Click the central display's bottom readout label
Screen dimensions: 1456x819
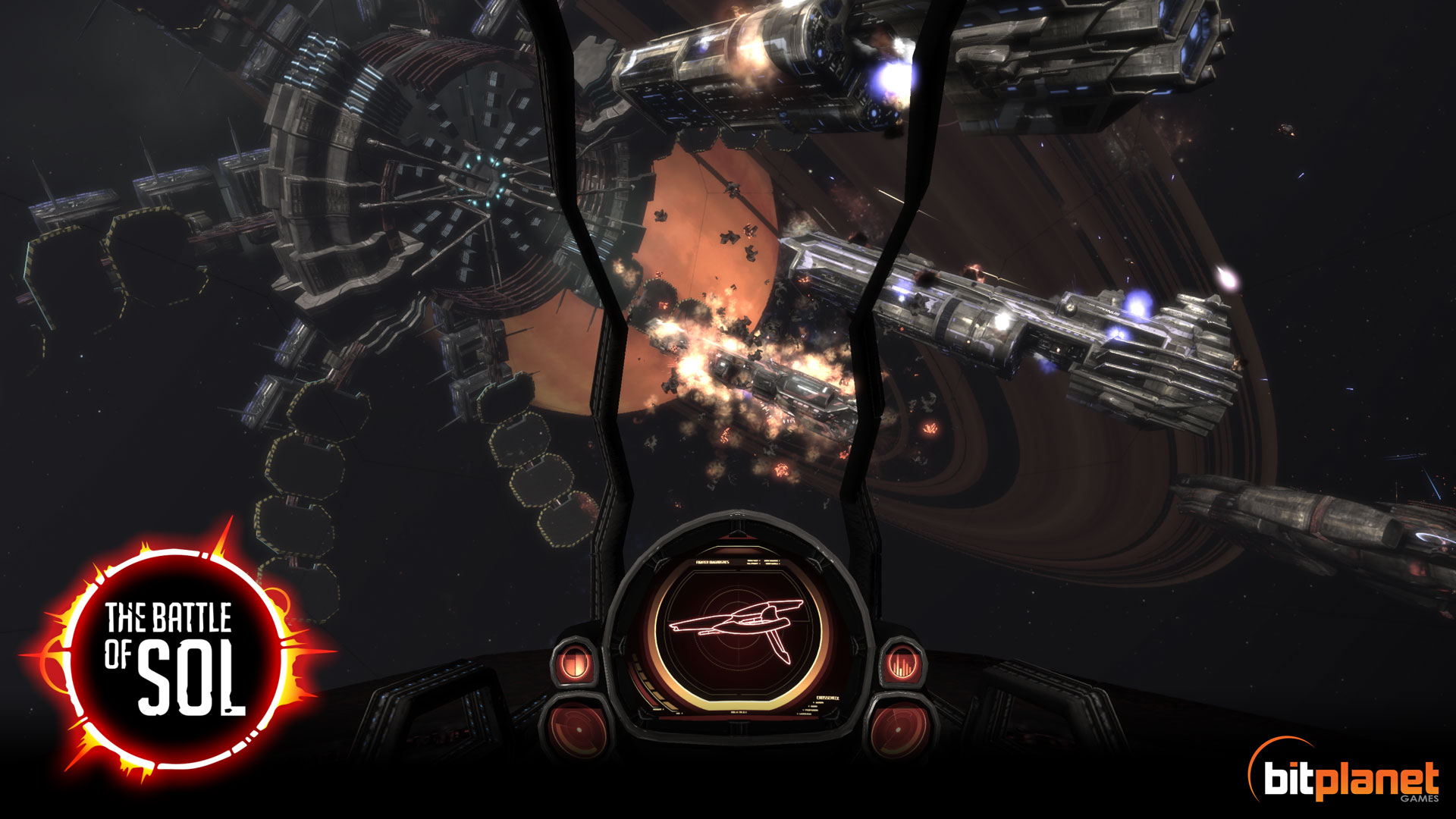[739, 711]
